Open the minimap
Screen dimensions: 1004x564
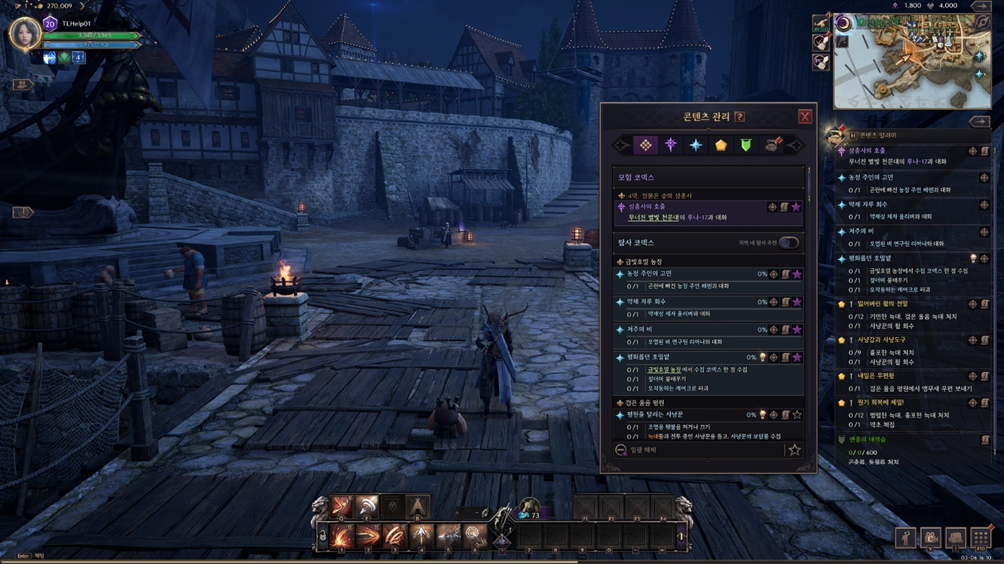[912, 62]
